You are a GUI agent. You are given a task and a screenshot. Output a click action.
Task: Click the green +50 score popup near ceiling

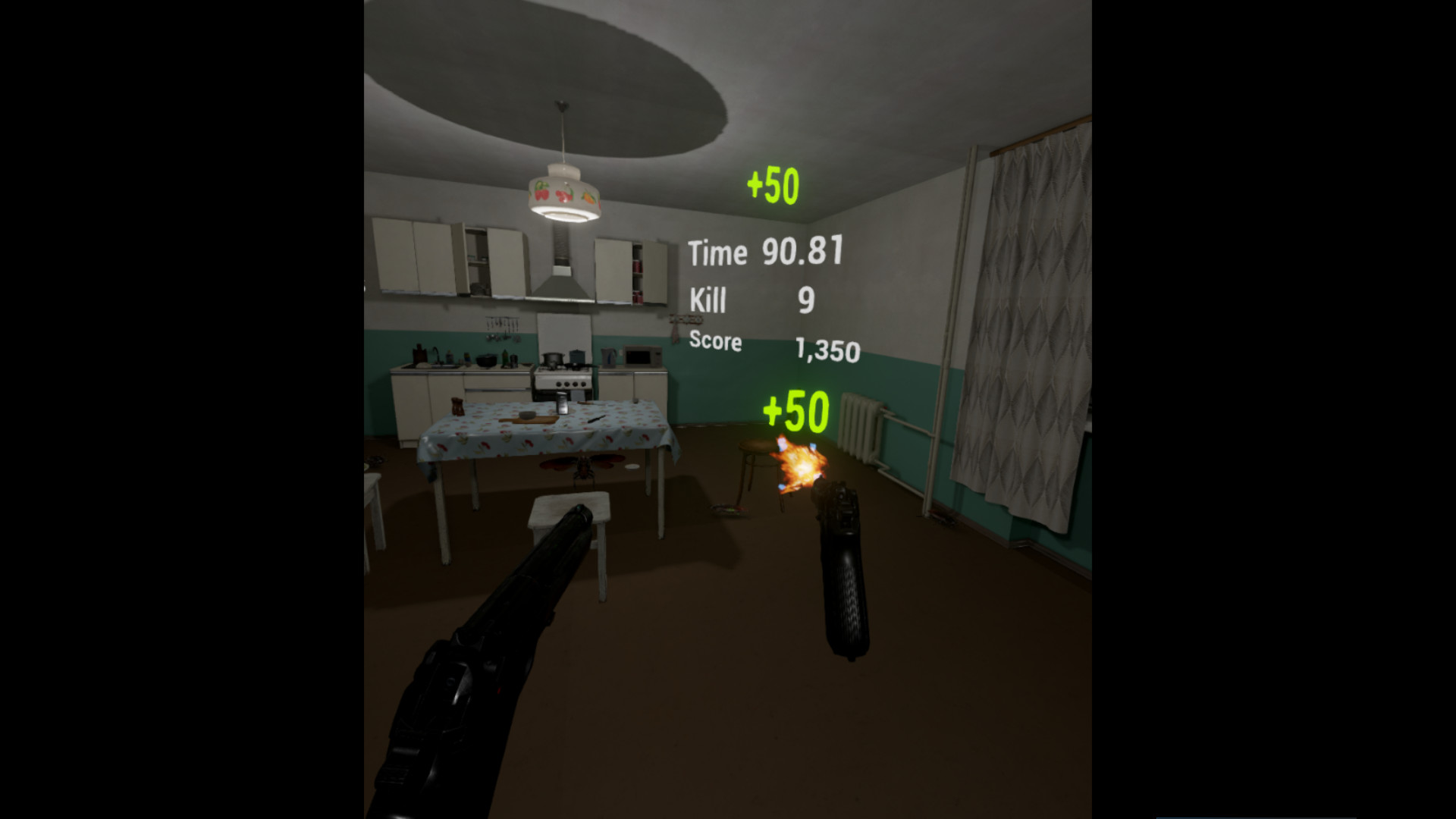[x=773, y=182]
